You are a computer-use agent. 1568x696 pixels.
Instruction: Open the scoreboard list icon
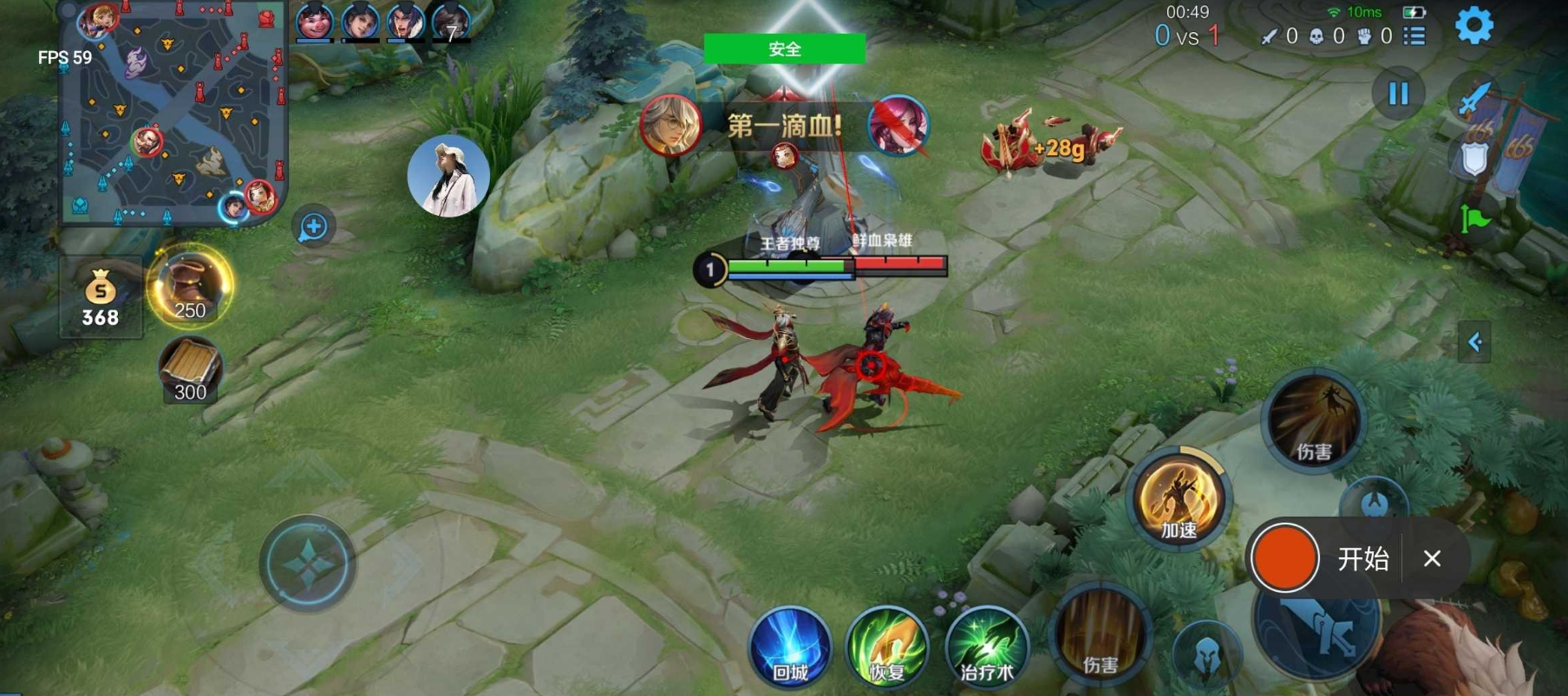pos(1414,36)
